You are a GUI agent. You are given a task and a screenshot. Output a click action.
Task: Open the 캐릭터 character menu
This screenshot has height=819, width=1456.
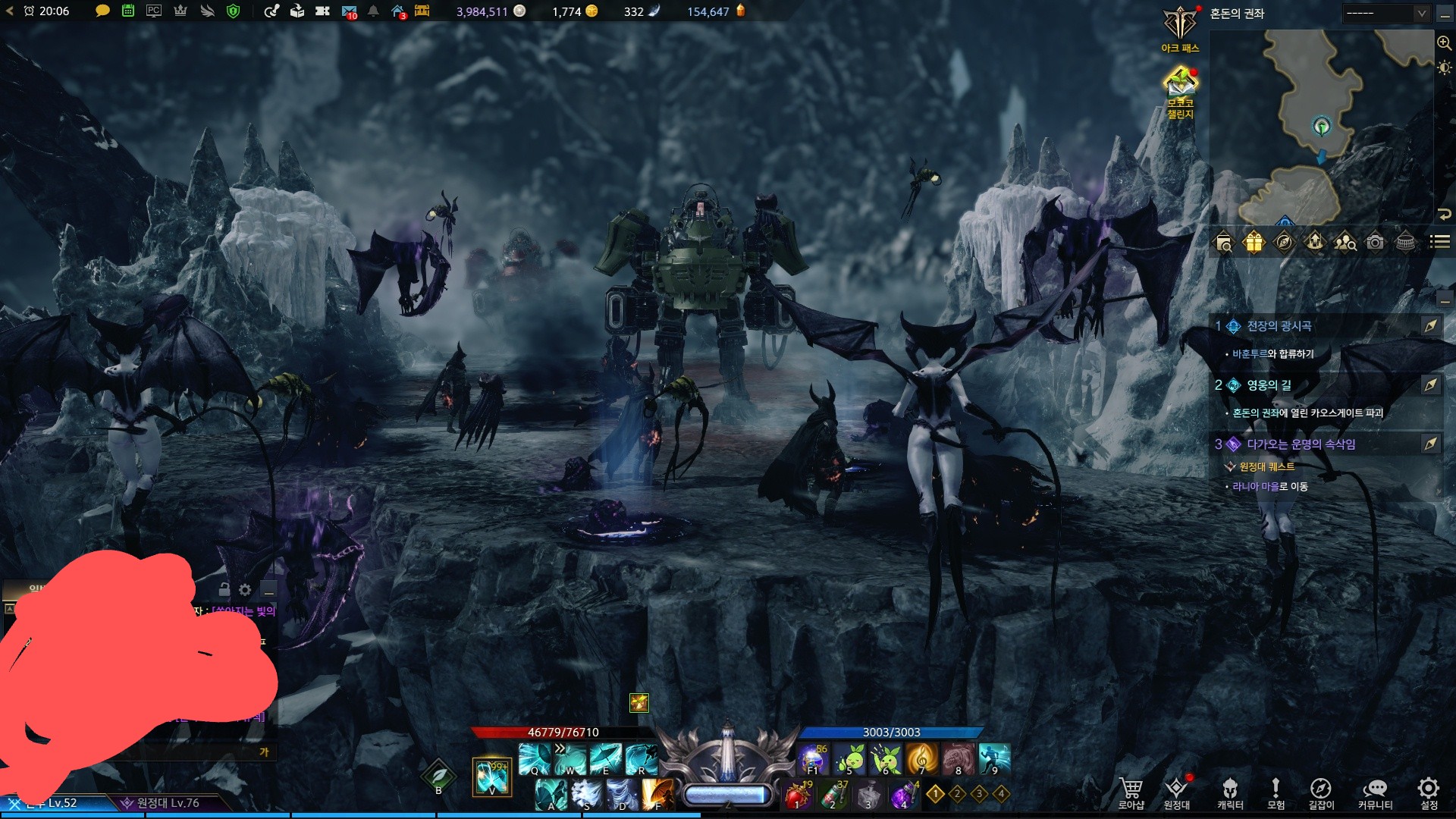click(x=1230, y=792)
